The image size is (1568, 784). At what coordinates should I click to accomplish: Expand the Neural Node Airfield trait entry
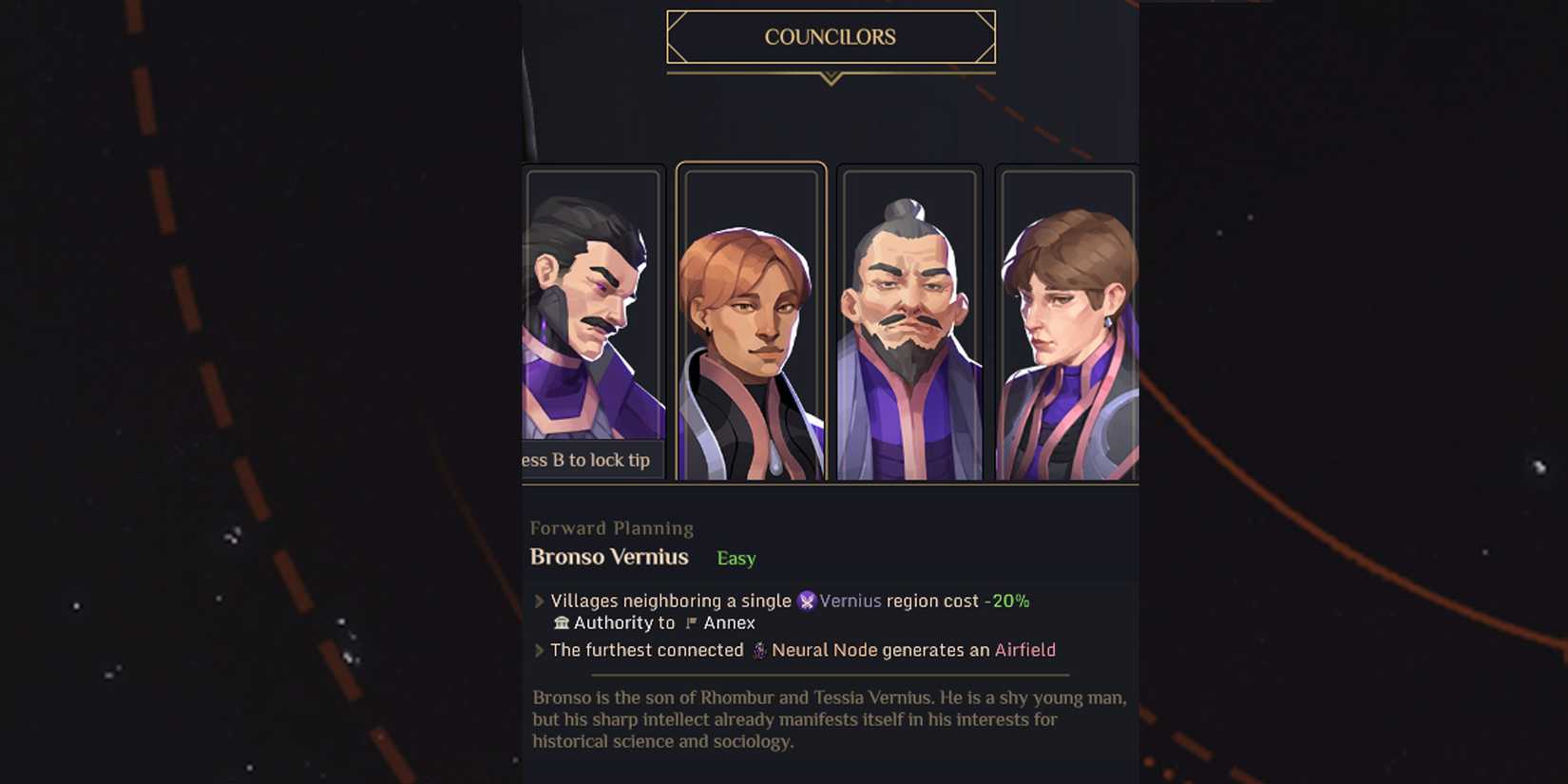point(542,650)
